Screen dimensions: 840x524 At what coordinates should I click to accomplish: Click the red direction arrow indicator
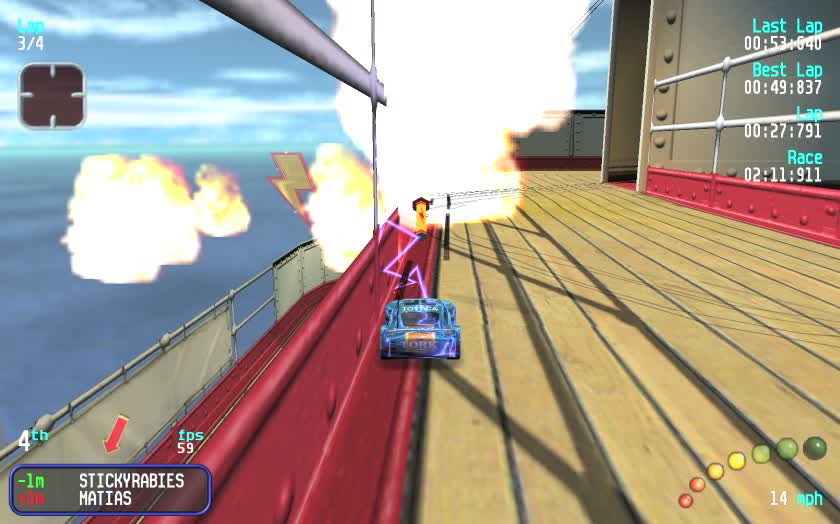pyautogui.click(x=117, y=433)
